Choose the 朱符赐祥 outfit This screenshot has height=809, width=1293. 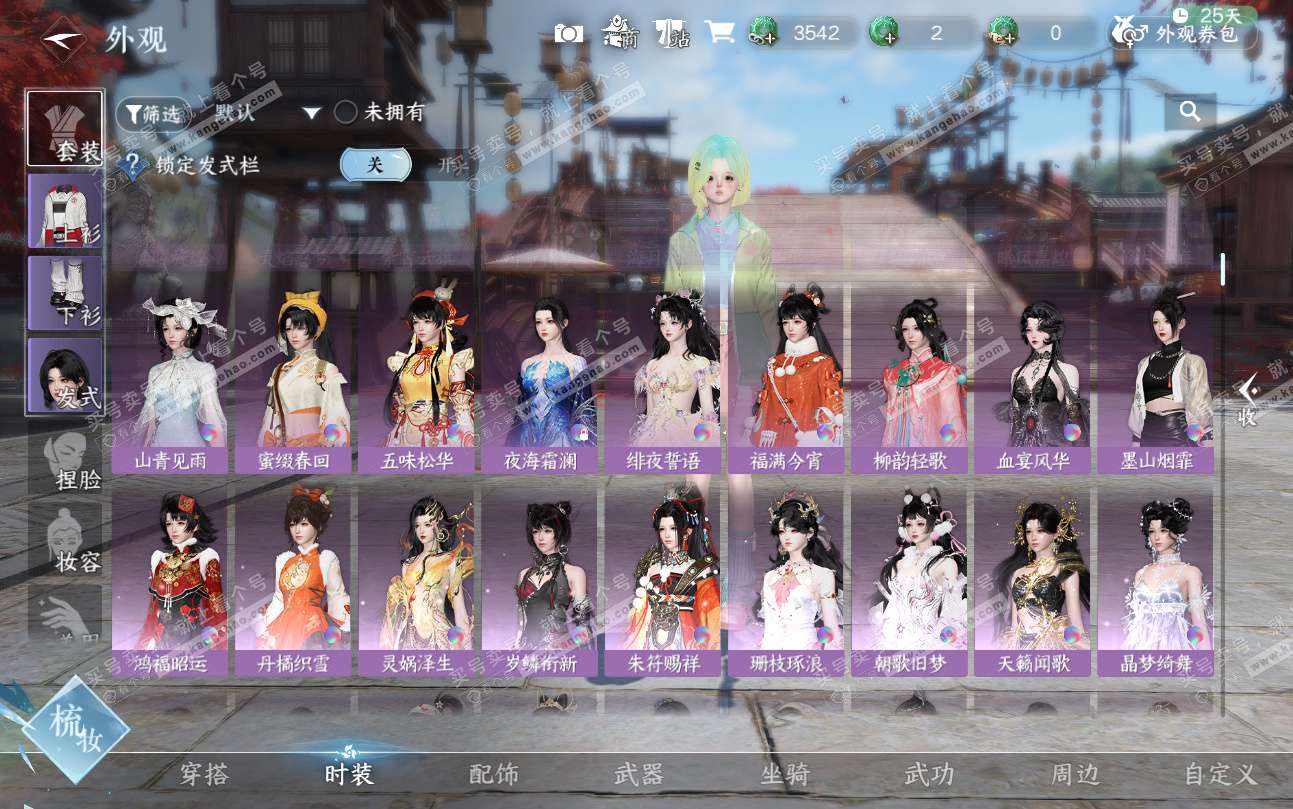(x=663, y=582)
